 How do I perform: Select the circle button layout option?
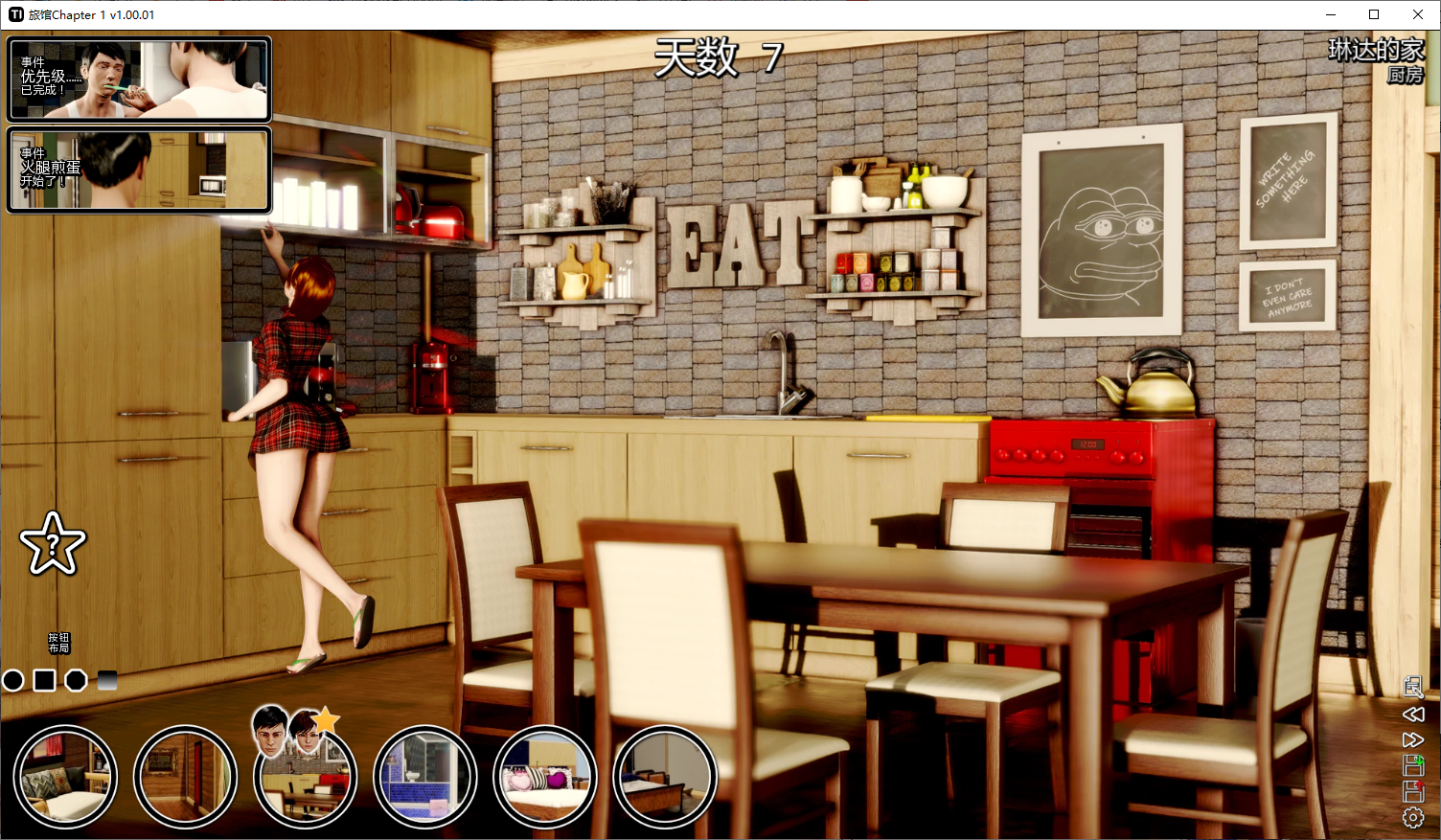[13, 680]
